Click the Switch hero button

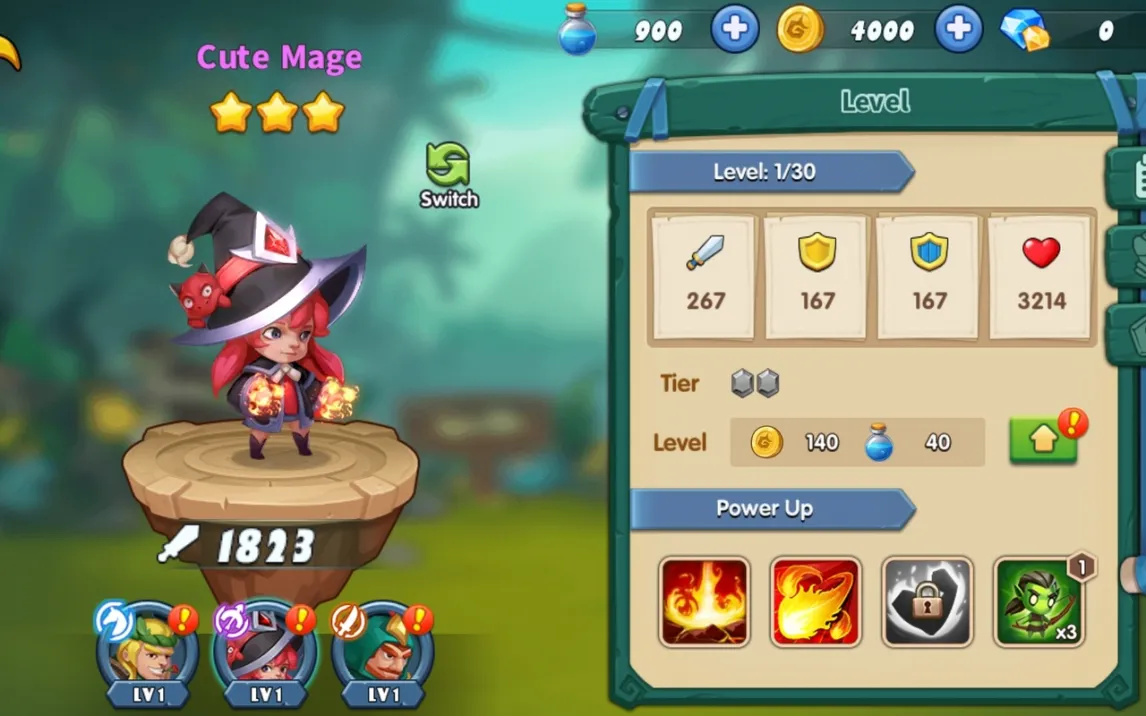448,172
